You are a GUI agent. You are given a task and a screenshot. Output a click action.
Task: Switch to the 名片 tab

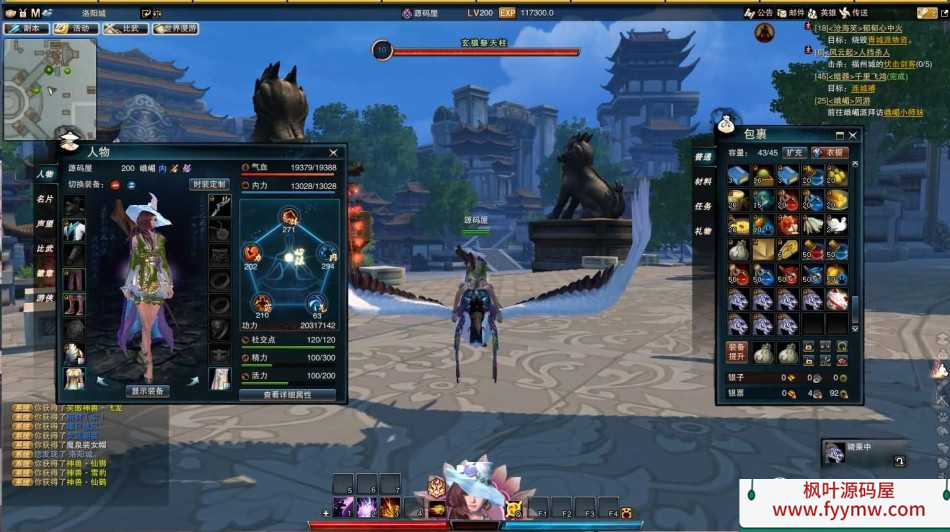coord(45,199)
